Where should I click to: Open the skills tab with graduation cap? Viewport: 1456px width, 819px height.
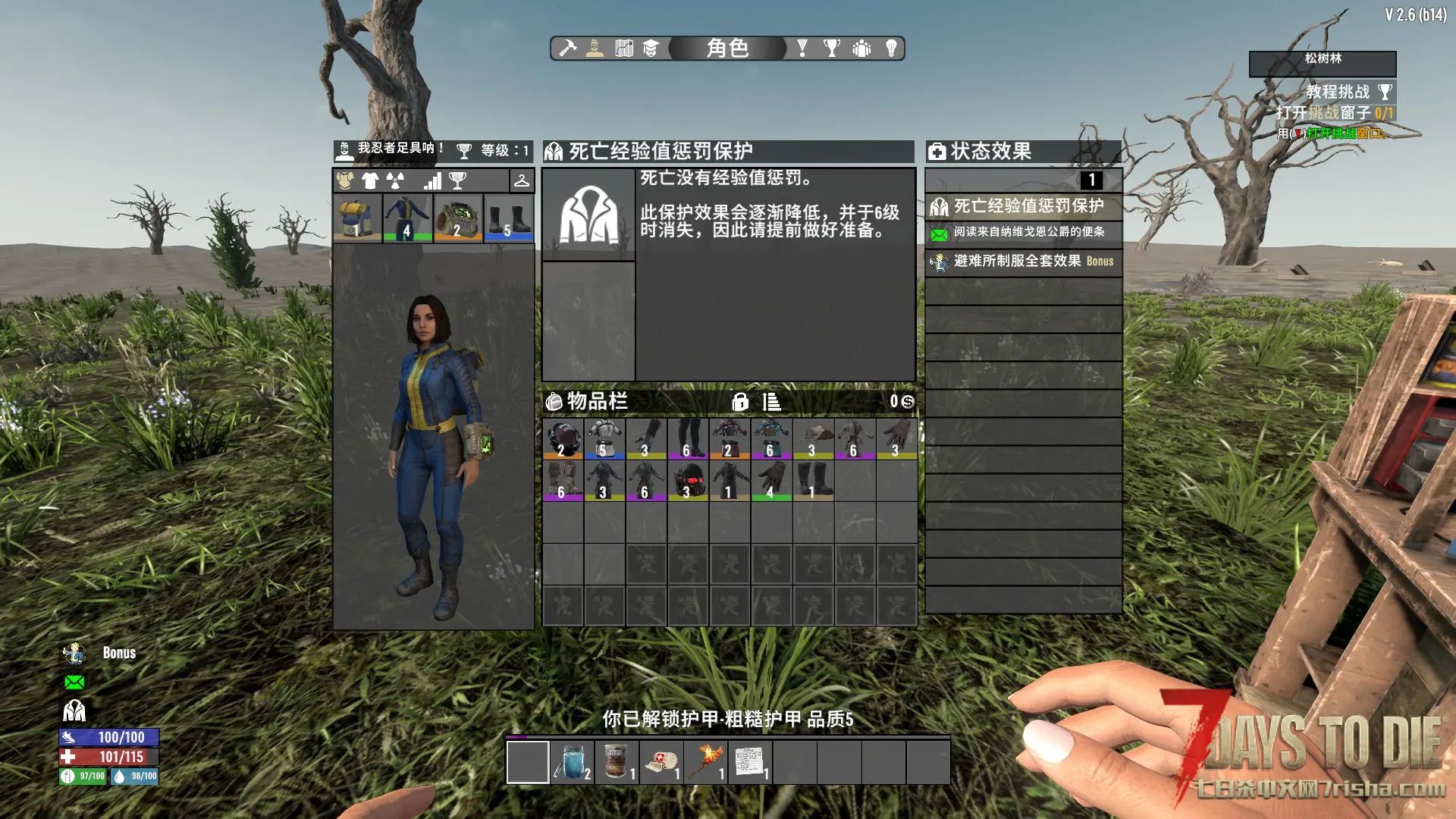[651, 49]
